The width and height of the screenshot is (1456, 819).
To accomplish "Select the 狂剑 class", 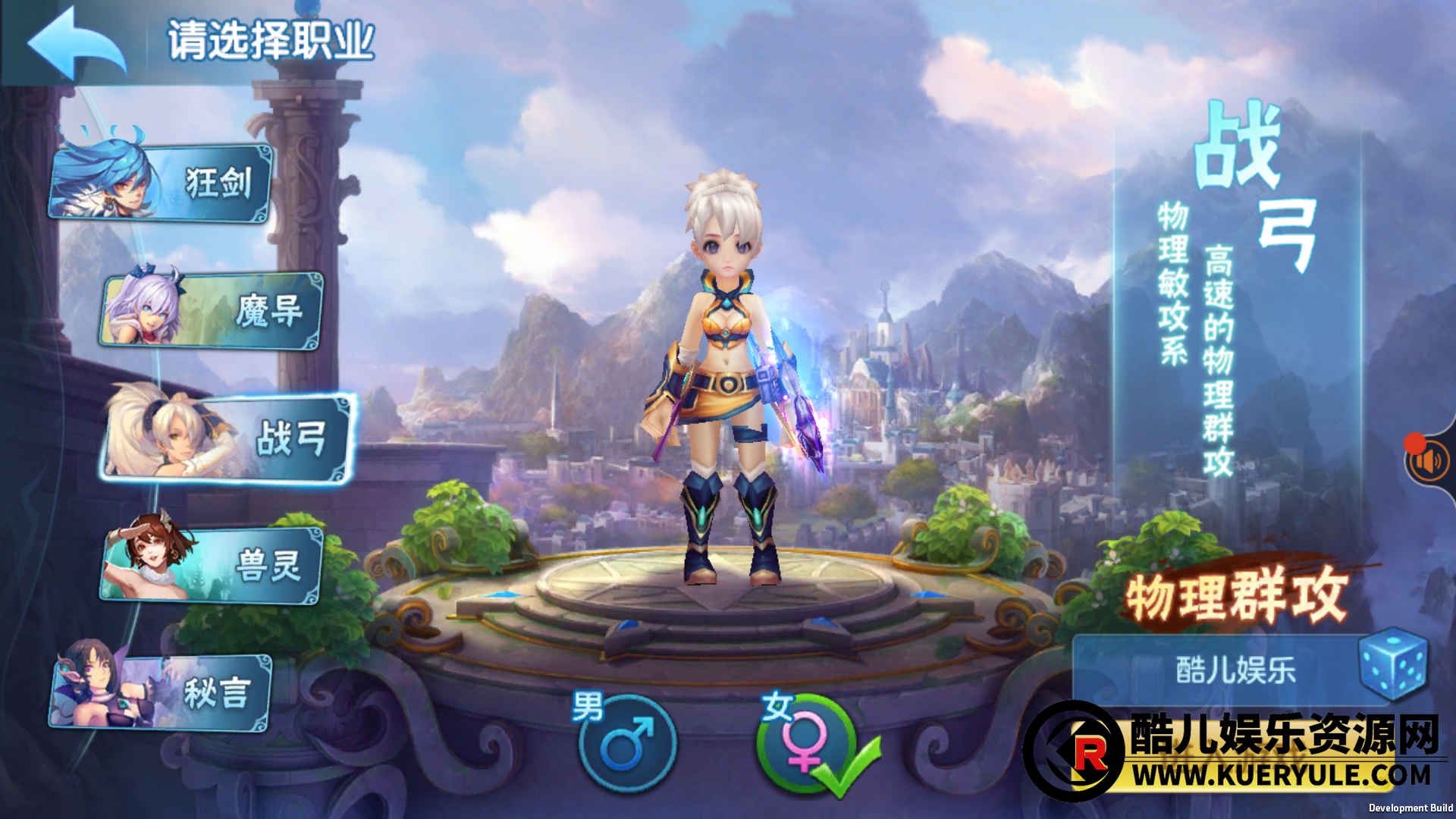I will (x=163, y=183).
